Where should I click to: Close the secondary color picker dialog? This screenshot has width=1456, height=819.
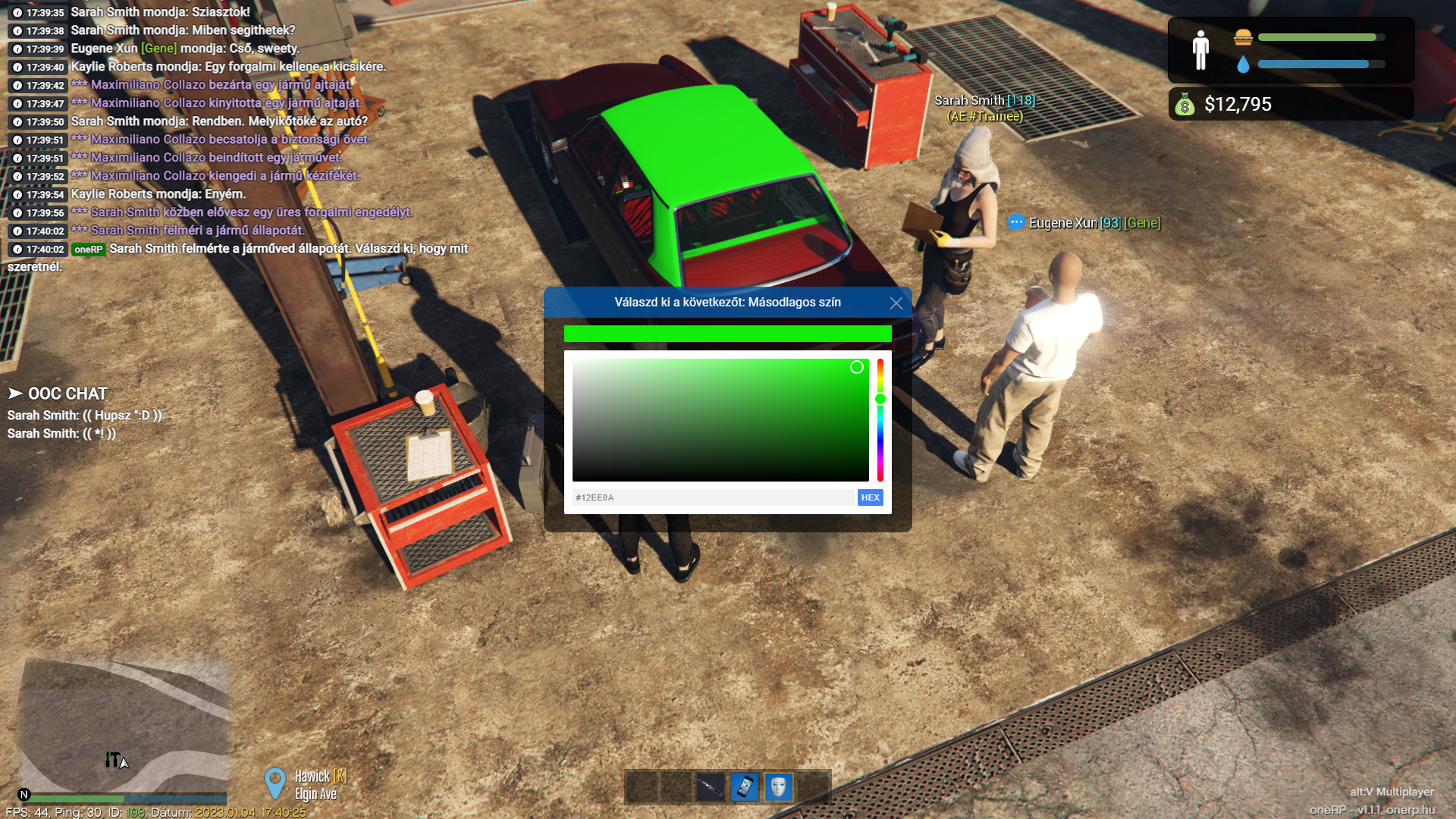[896, 303]
